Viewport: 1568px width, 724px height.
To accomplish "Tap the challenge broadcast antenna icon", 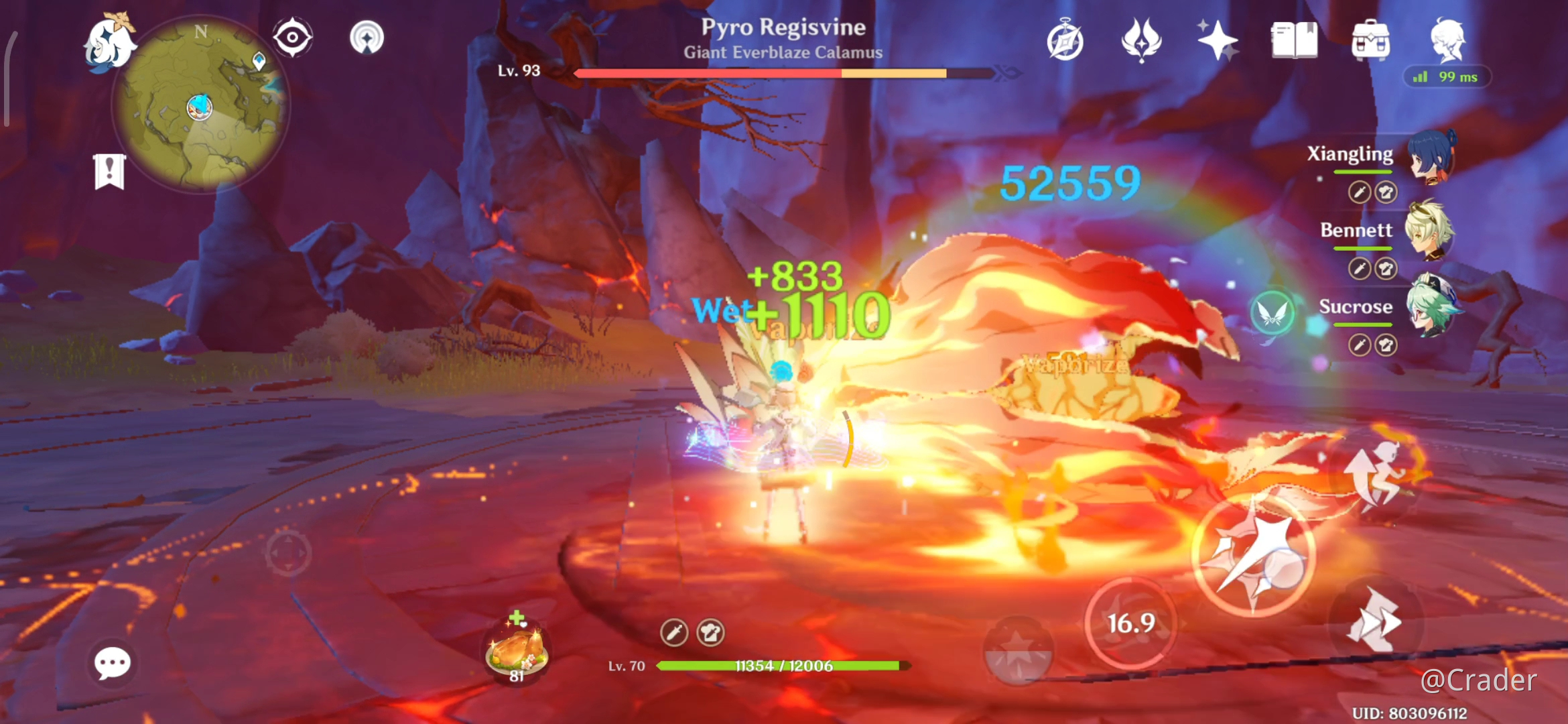I will click(367, 38).
